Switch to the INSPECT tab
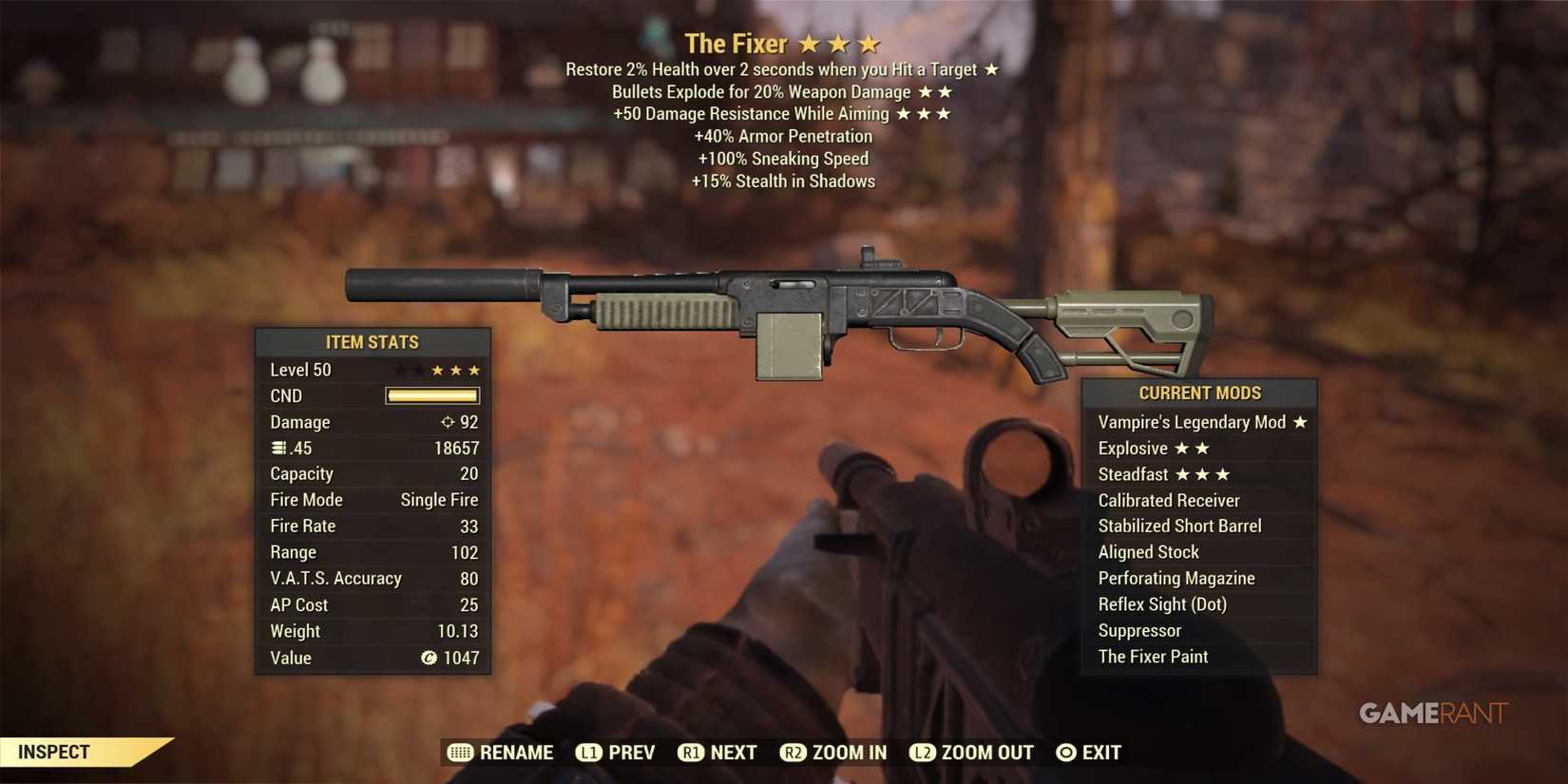Image resolution: width=1568 pixels, height=784 pixels. [x=52, y=752]
